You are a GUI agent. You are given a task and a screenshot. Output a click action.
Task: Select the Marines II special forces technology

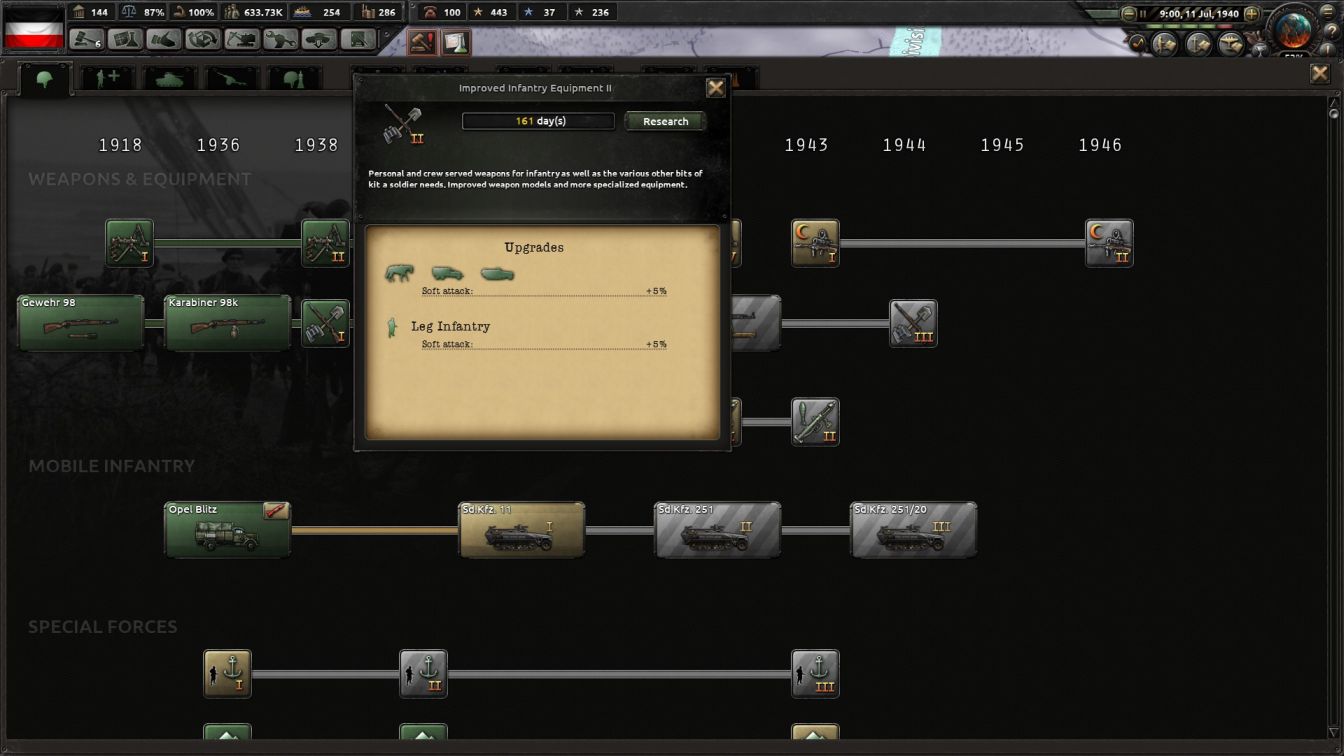pyautogui.click(x=423, y=674)
